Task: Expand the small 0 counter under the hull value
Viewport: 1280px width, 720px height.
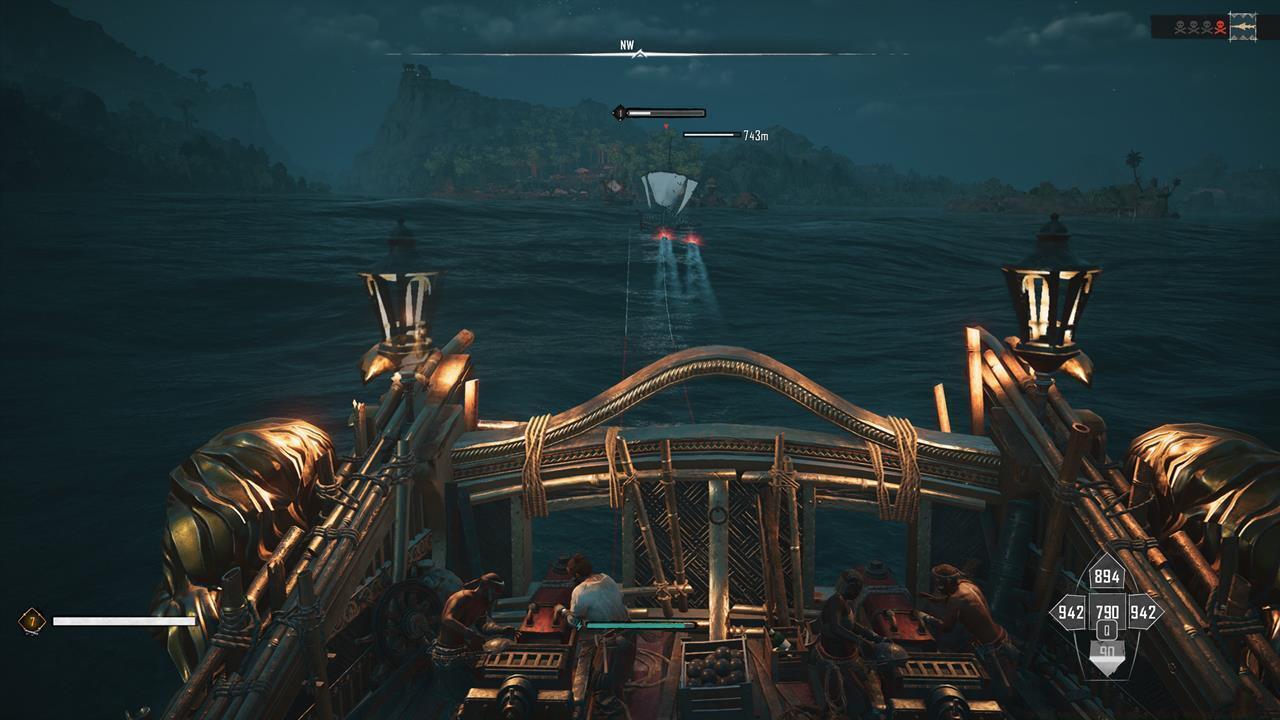Action: [1107, 630]
